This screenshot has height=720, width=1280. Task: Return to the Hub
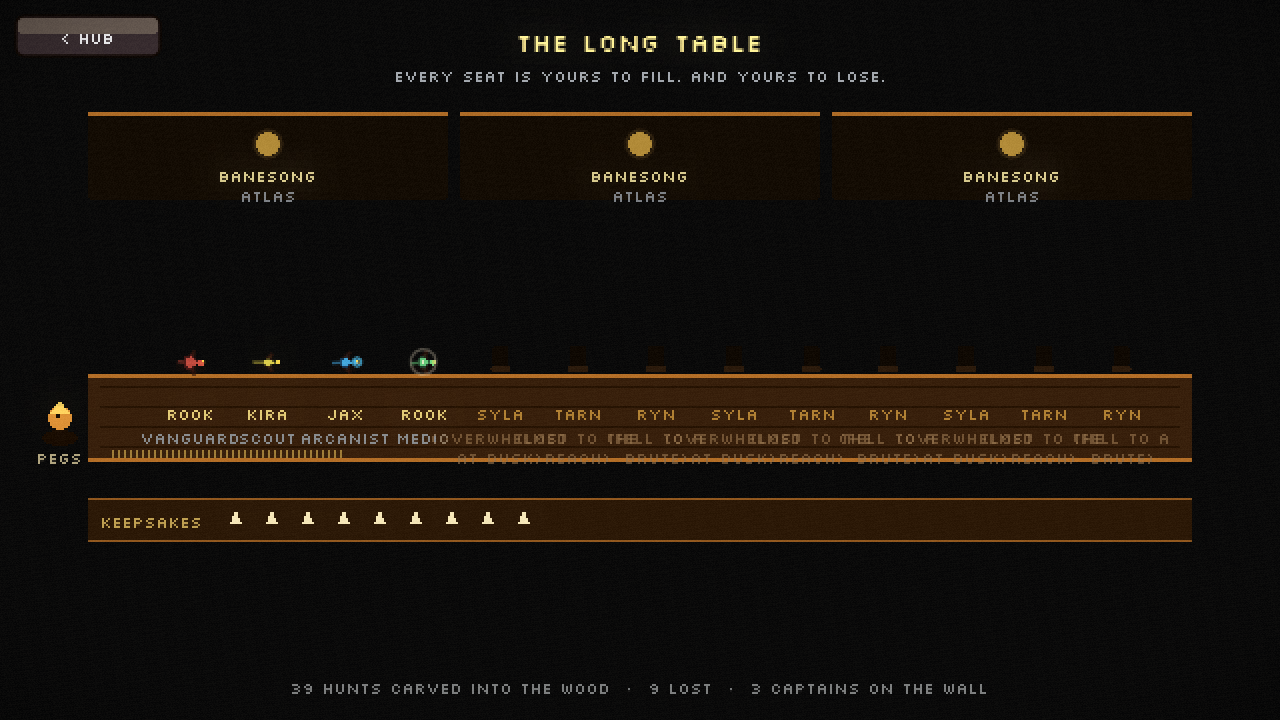point(87,38)
